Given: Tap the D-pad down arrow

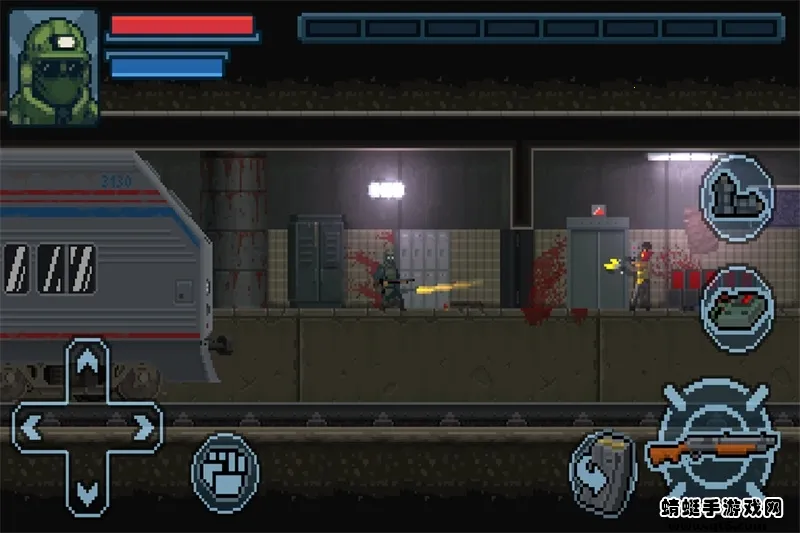Looking at the screenshot, I should tap(88, 490).
